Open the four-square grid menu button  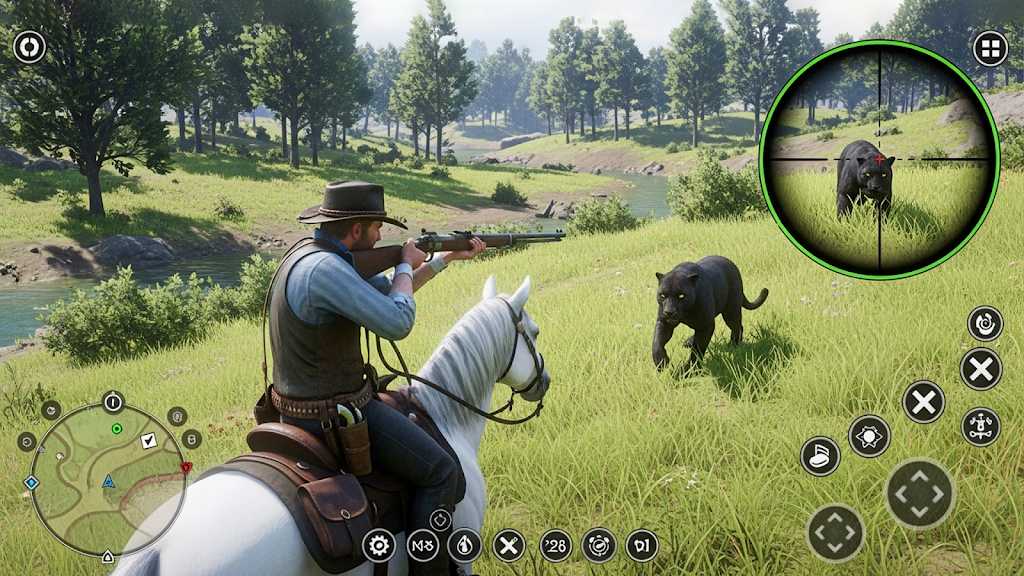click(990, 48)
